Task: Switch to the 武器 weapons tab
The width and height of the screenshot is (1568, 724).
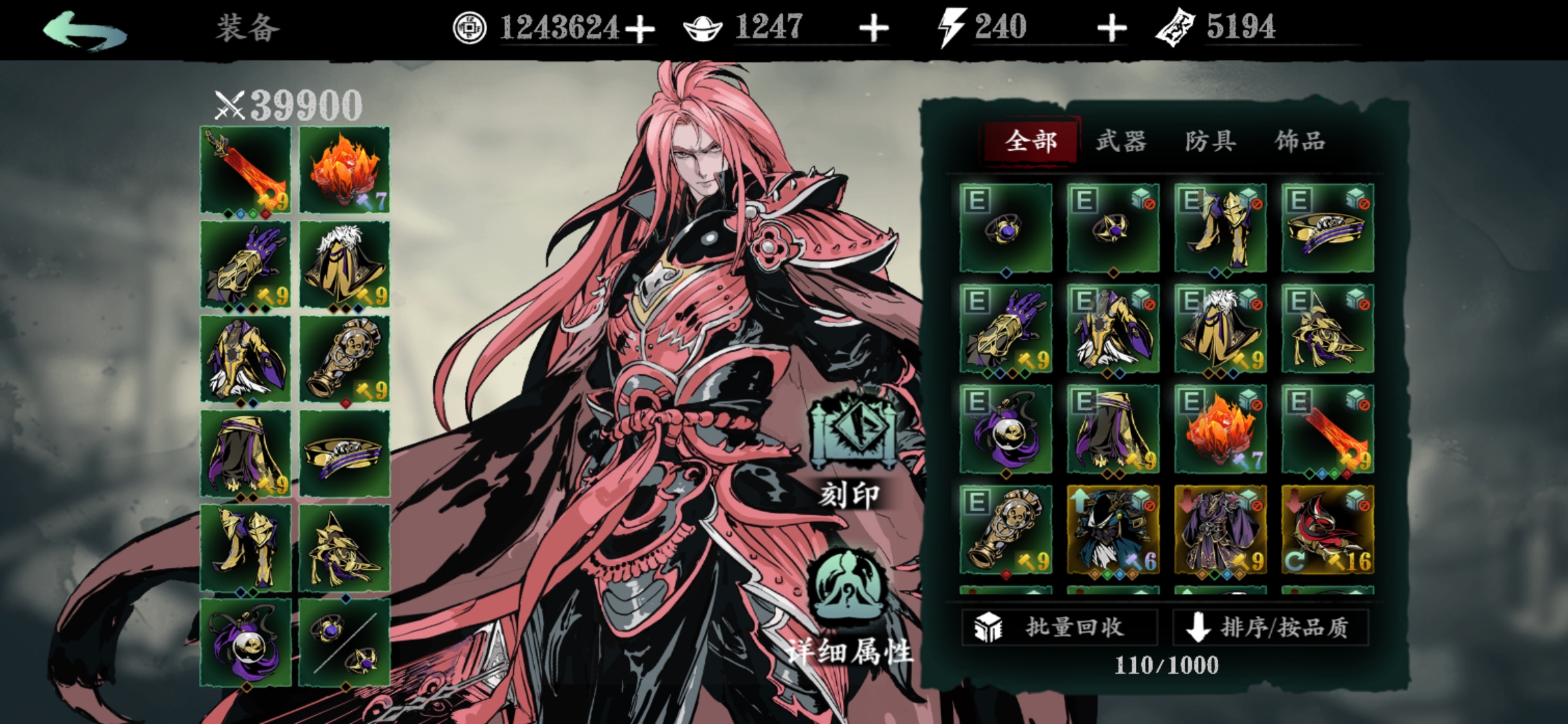Action: 1121,141
